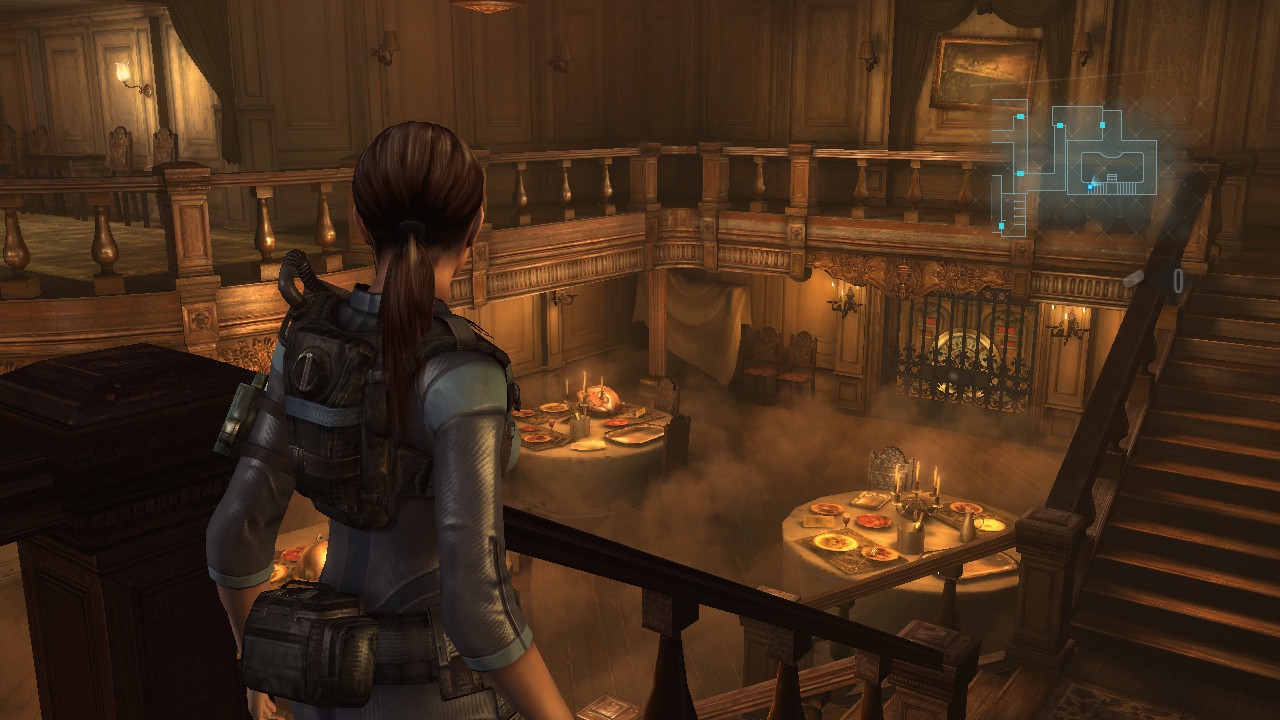Open the blue holographic minimap

click(x=1076, y=165)
